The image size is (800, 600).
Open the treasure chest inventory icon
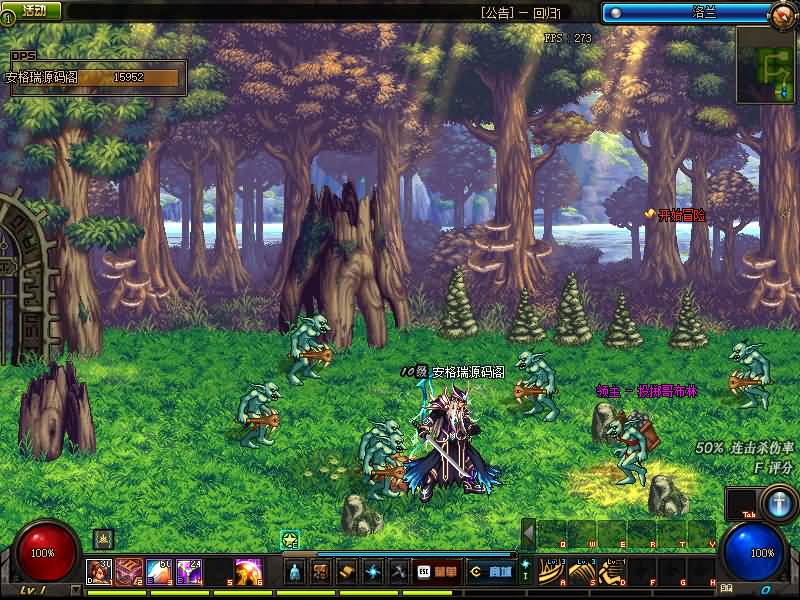coord(321,572)
